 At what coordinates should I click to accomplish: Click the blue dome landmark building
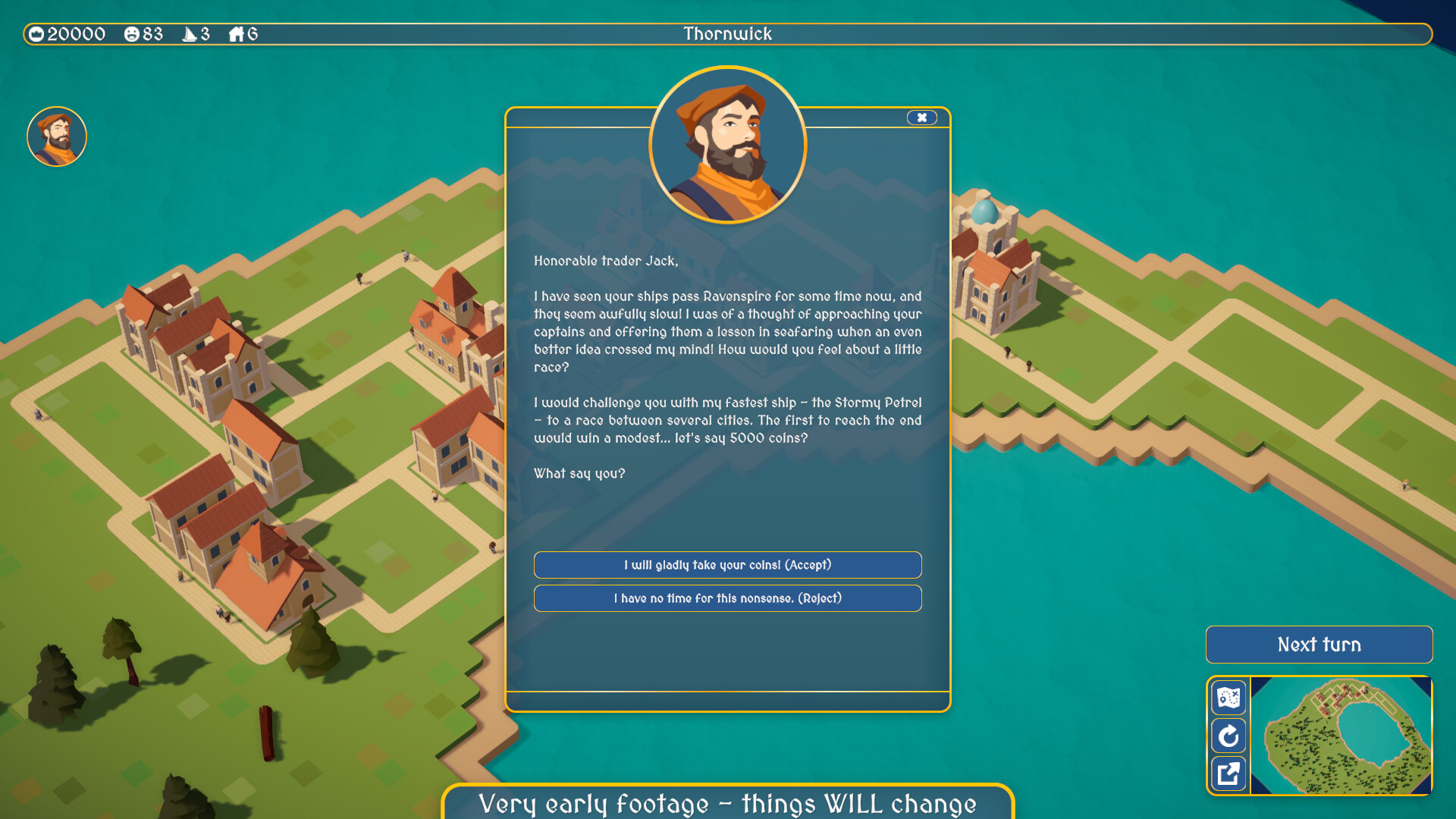click(x=986, y=212)
